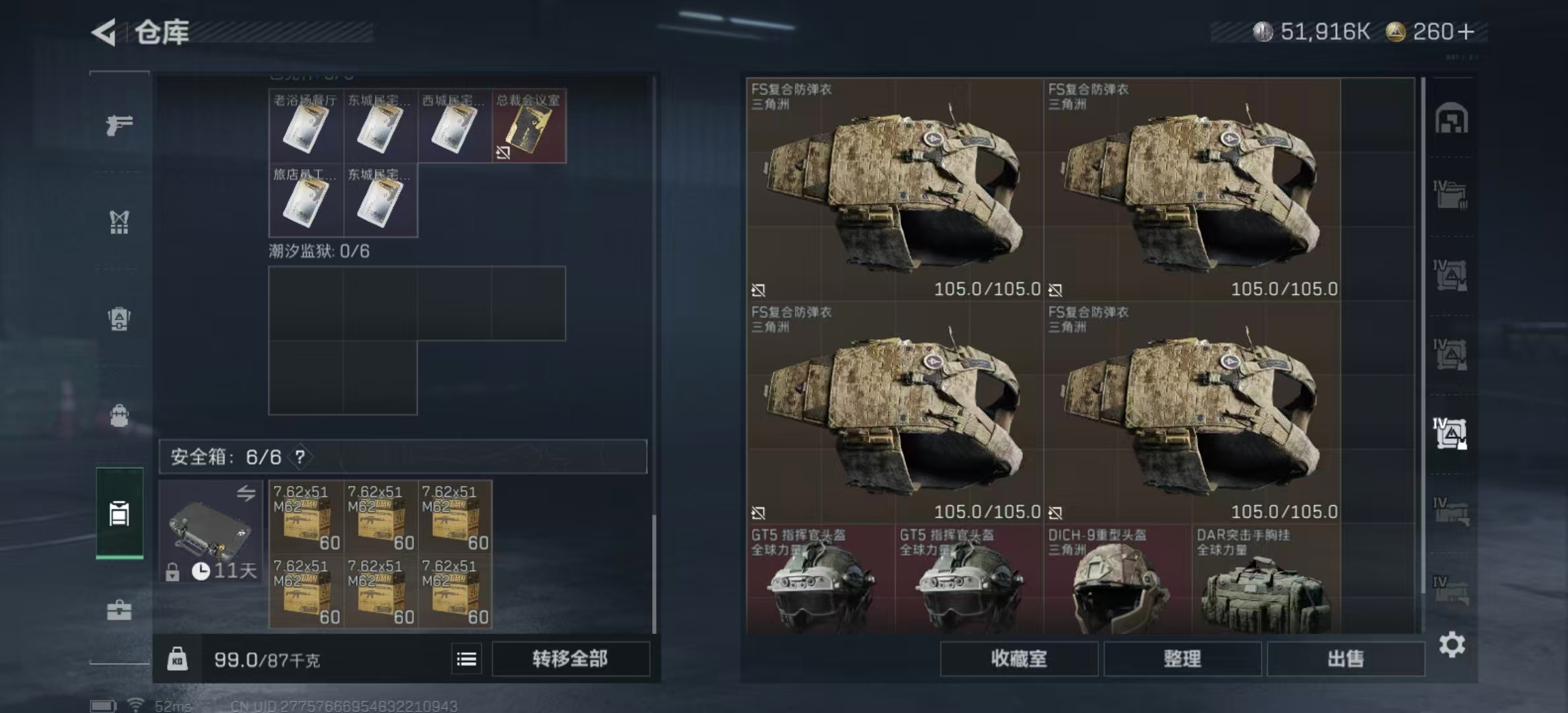Select the DICH-9重型头盔 helmet
Screen dimensions: 1568x713
point(1117,579)
